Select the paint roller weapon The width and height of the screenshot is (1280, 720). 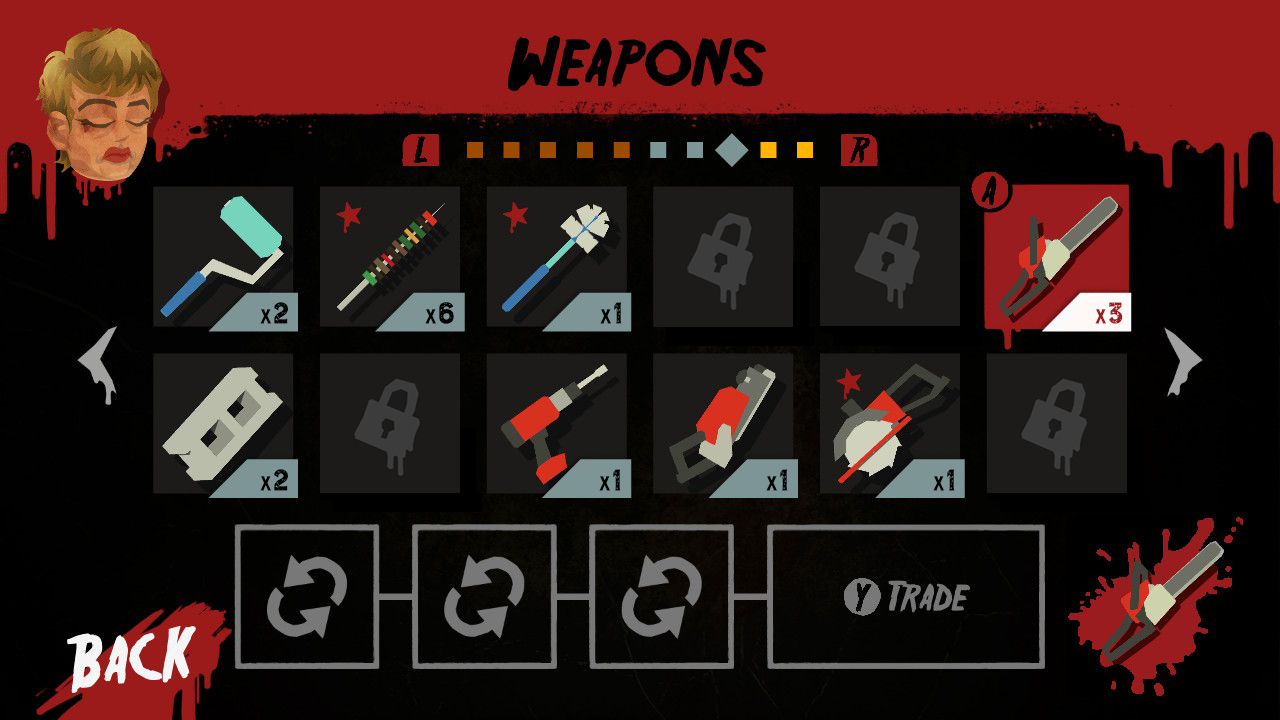225,258
